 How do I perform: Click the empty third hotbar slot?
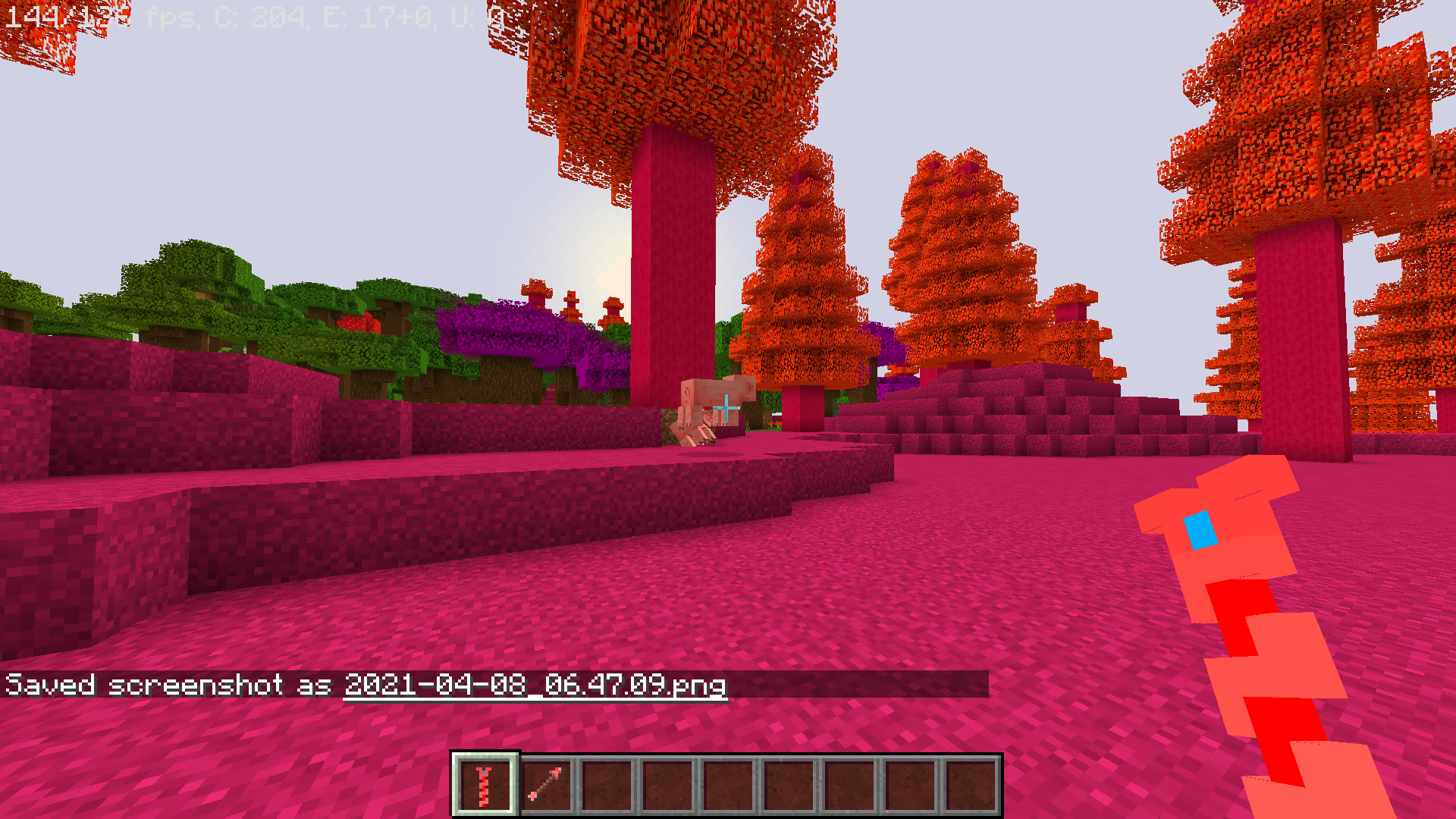(605, 783)
